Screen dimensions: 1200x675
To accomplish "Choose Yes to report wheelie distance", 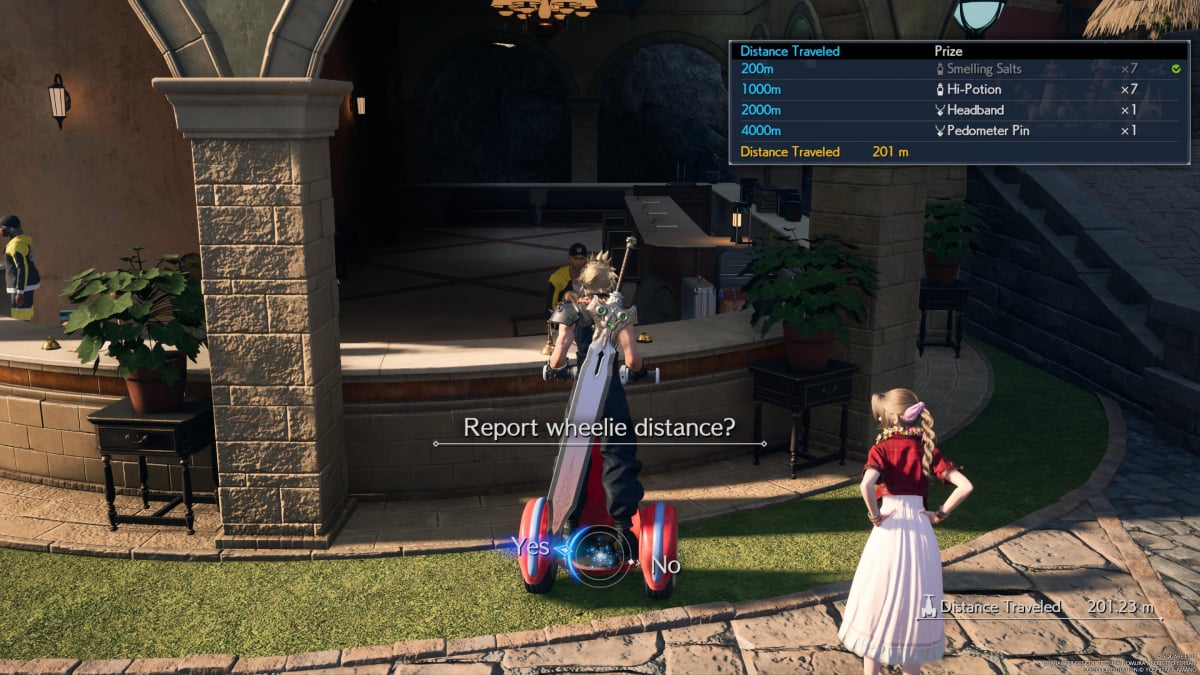I will tap(530, 546).
